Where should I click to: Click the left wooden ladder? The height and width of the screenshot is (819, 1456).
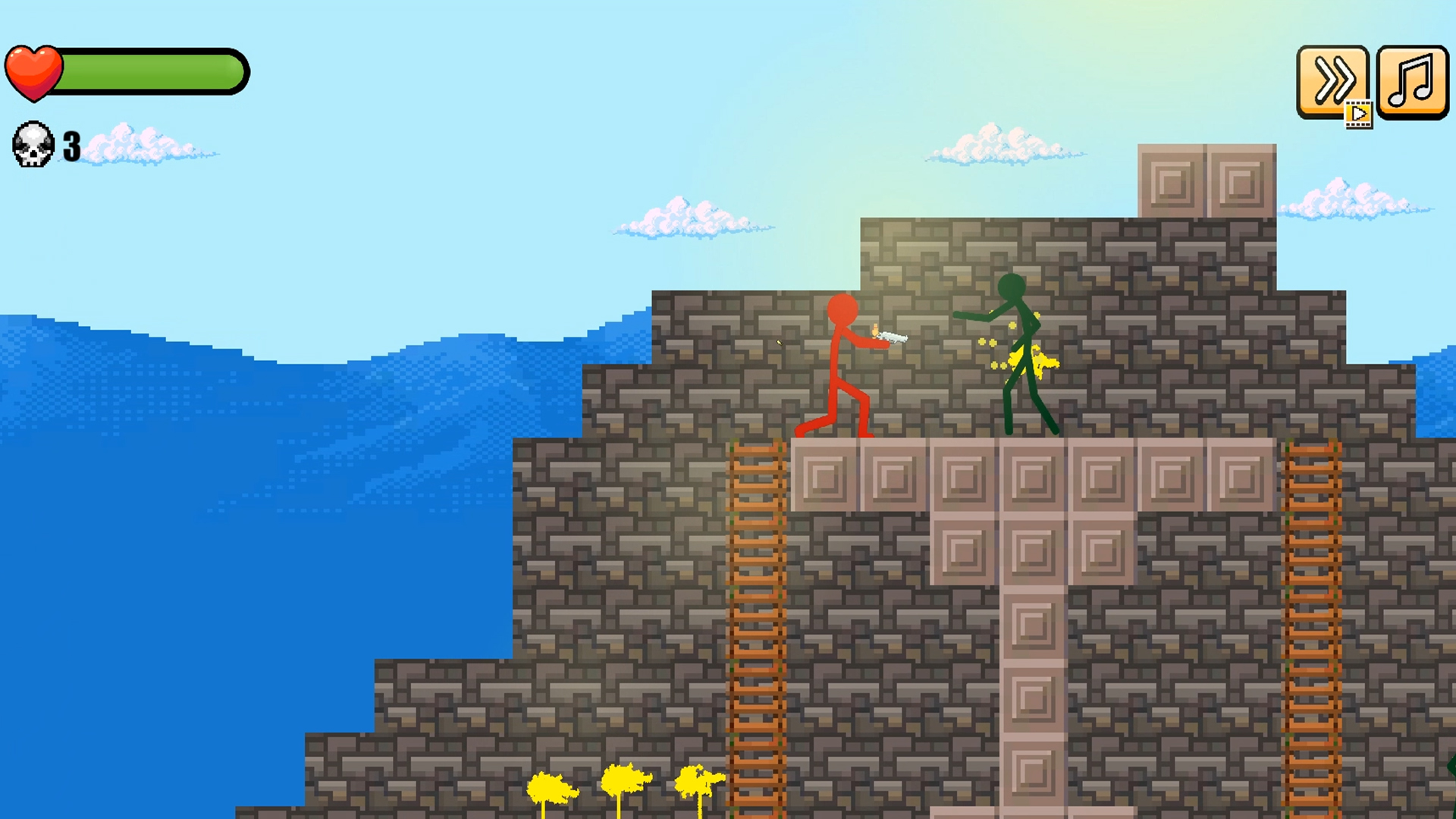pos(756,607)
